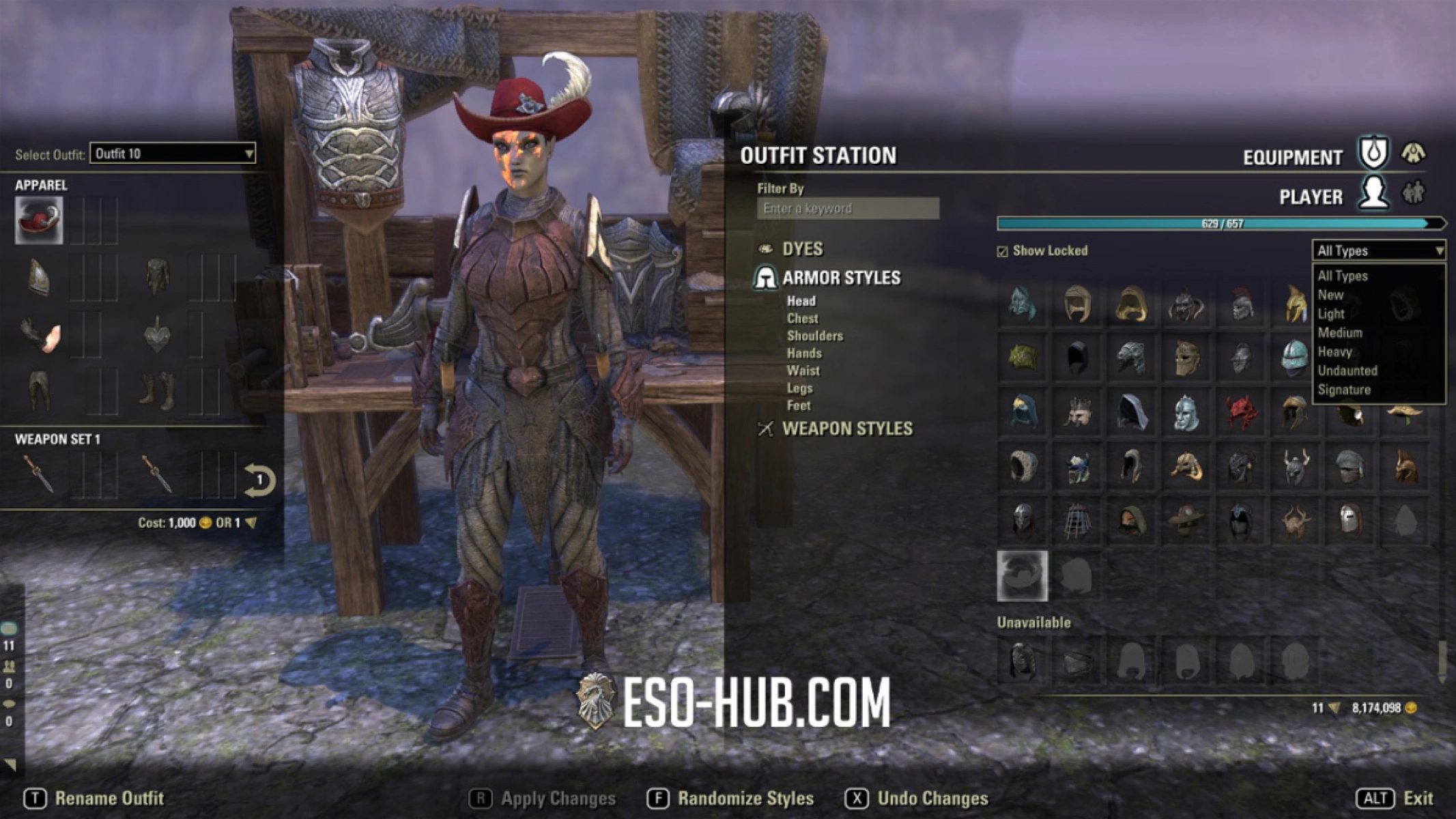Open the Select Outfit dropdown

[x=173, y=155]
